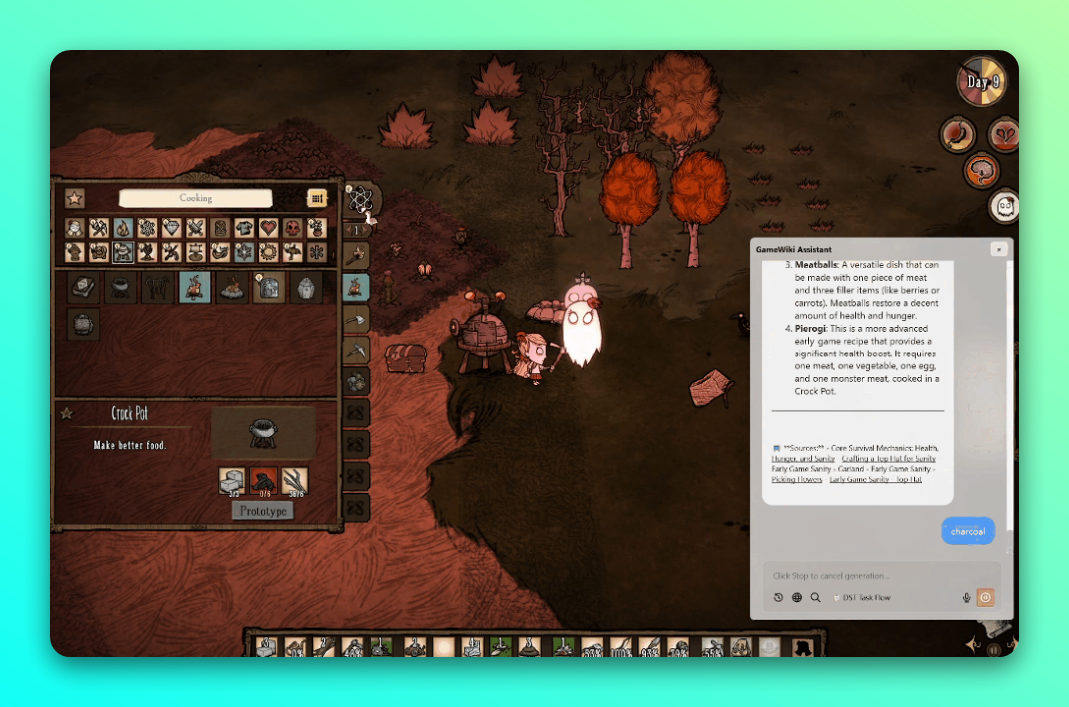
Task: Click the stop generation button in assistant
Action: (x=985, y=597)
